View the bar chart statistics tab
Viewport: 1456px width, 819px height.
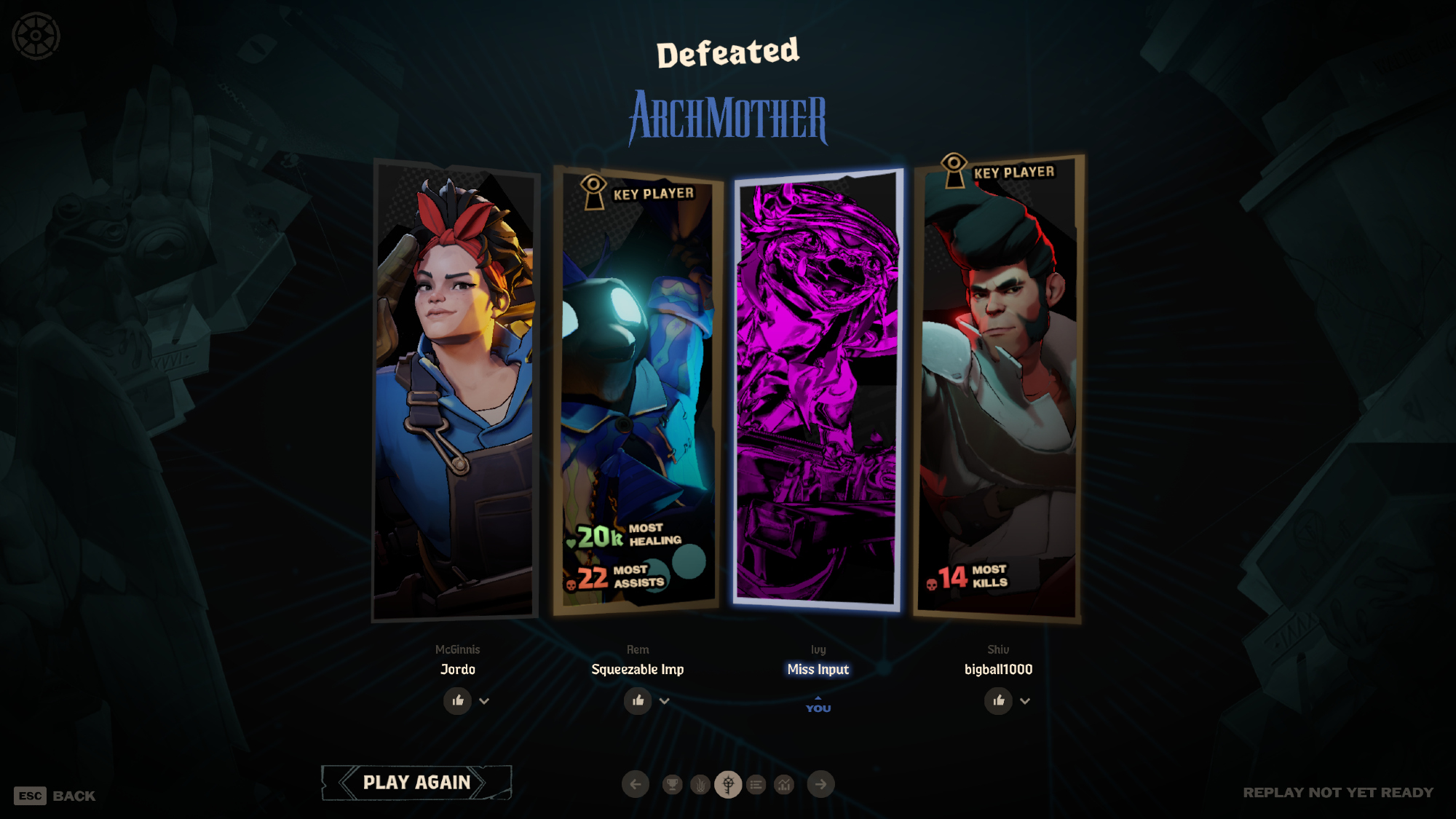click(784, 784)
